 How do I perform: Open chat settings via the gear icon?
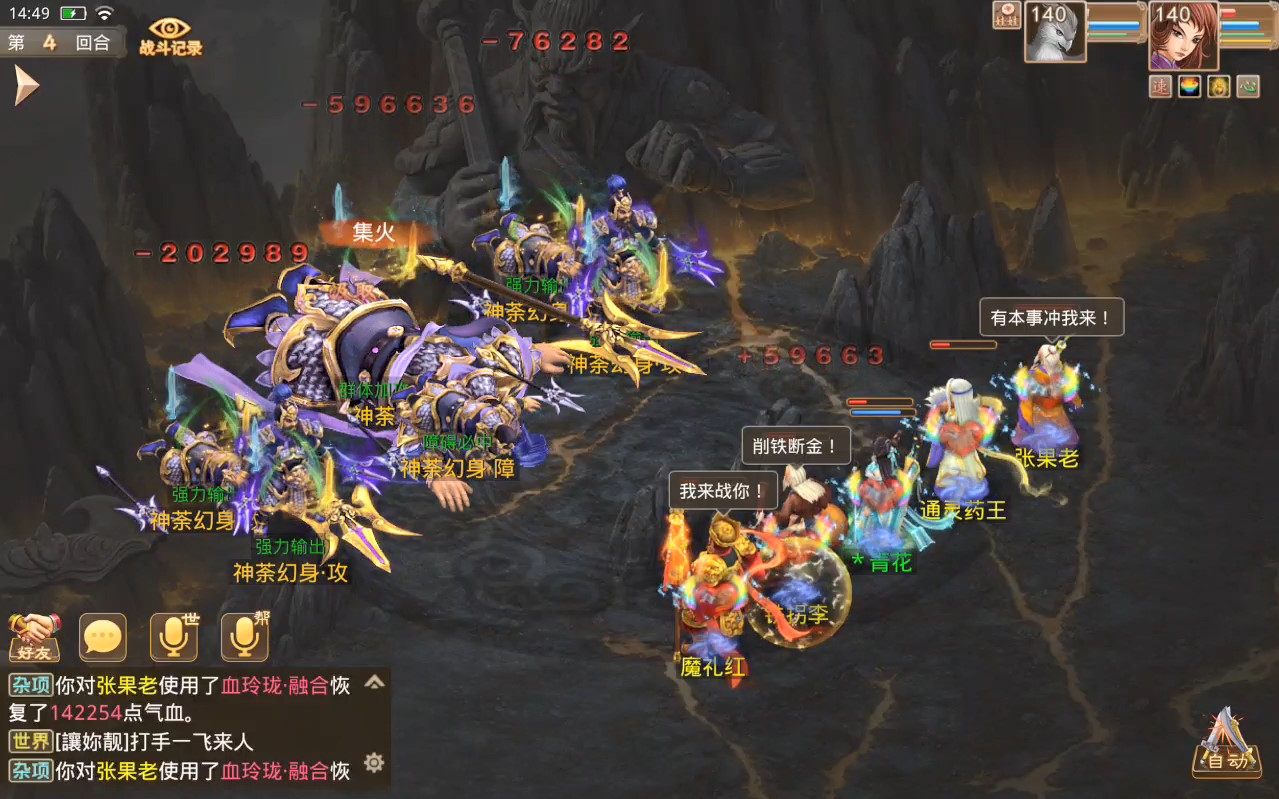click(x=374, y=763)
